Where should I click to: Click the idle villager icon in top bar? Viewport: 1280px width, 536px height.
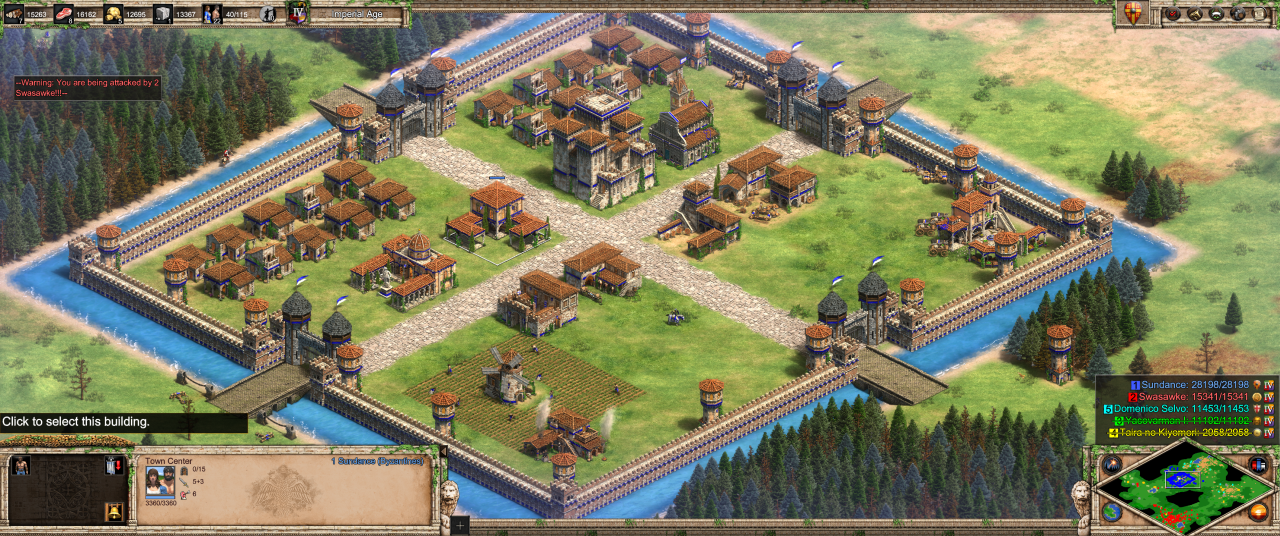point(267,14)
